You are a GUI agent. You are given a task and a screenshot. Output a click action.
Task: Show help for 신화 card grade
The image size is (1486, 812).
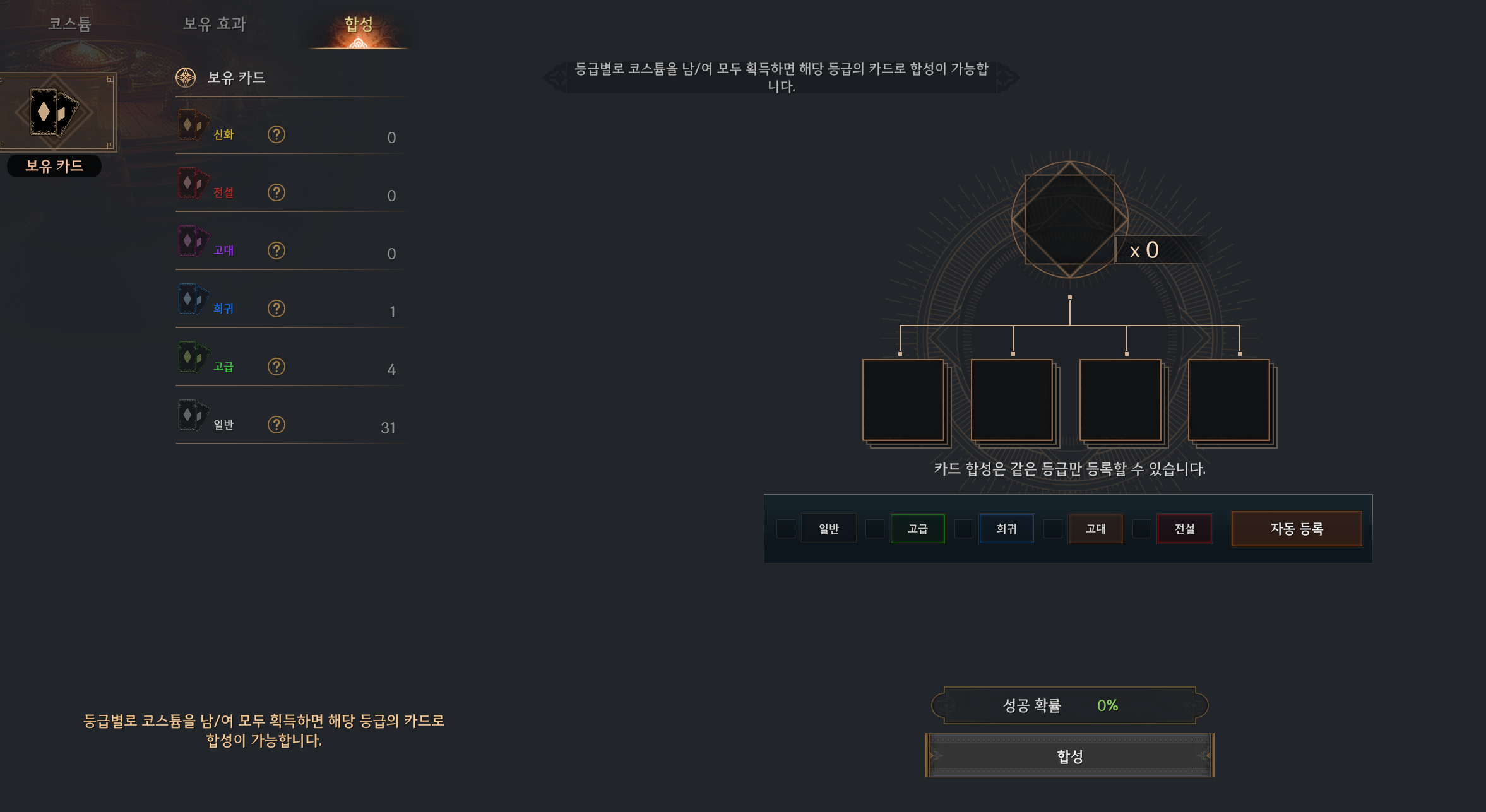point(276,134)
